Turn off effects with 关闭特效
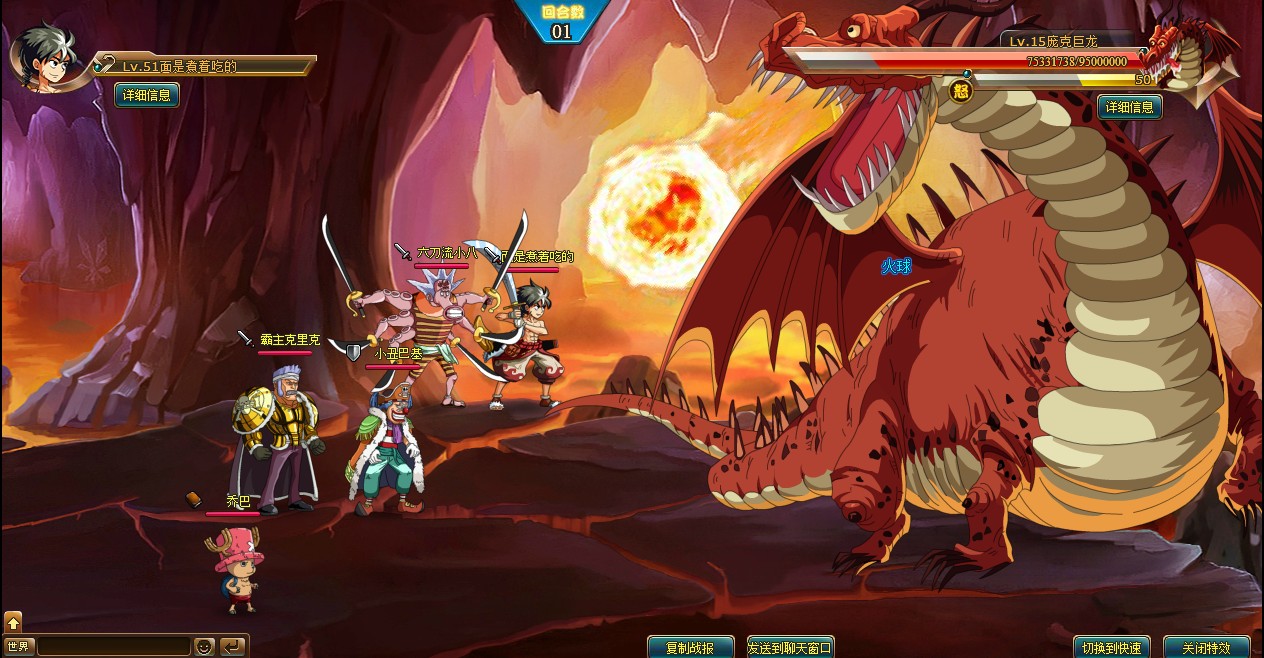 pos(1206,647)
